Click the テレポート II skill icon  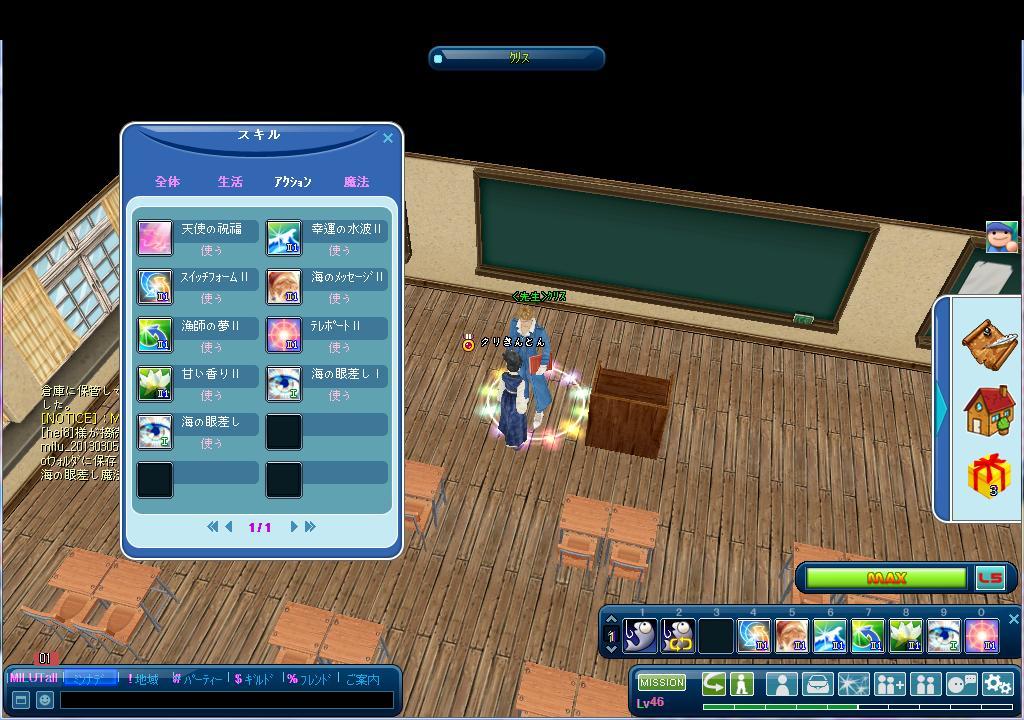click(284, 335)
